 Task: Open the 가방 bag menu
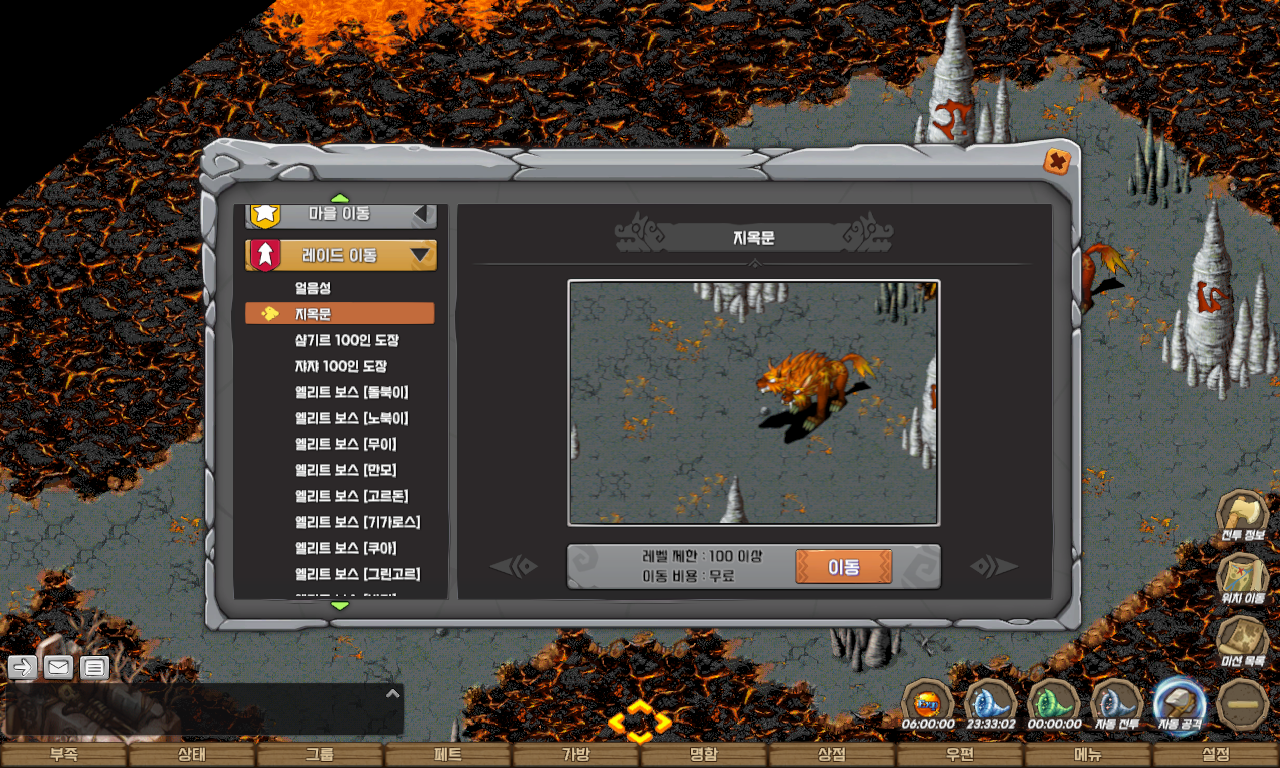tap(576, 755)
